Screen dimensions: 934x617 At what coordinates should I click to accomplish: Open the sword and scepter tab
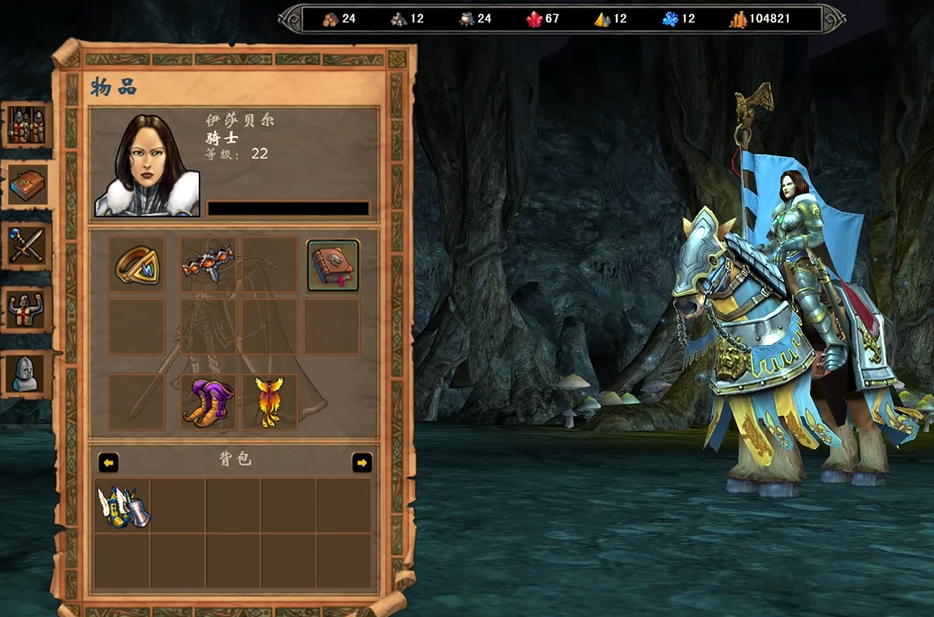pyautogui.click(x=26, y=246)
